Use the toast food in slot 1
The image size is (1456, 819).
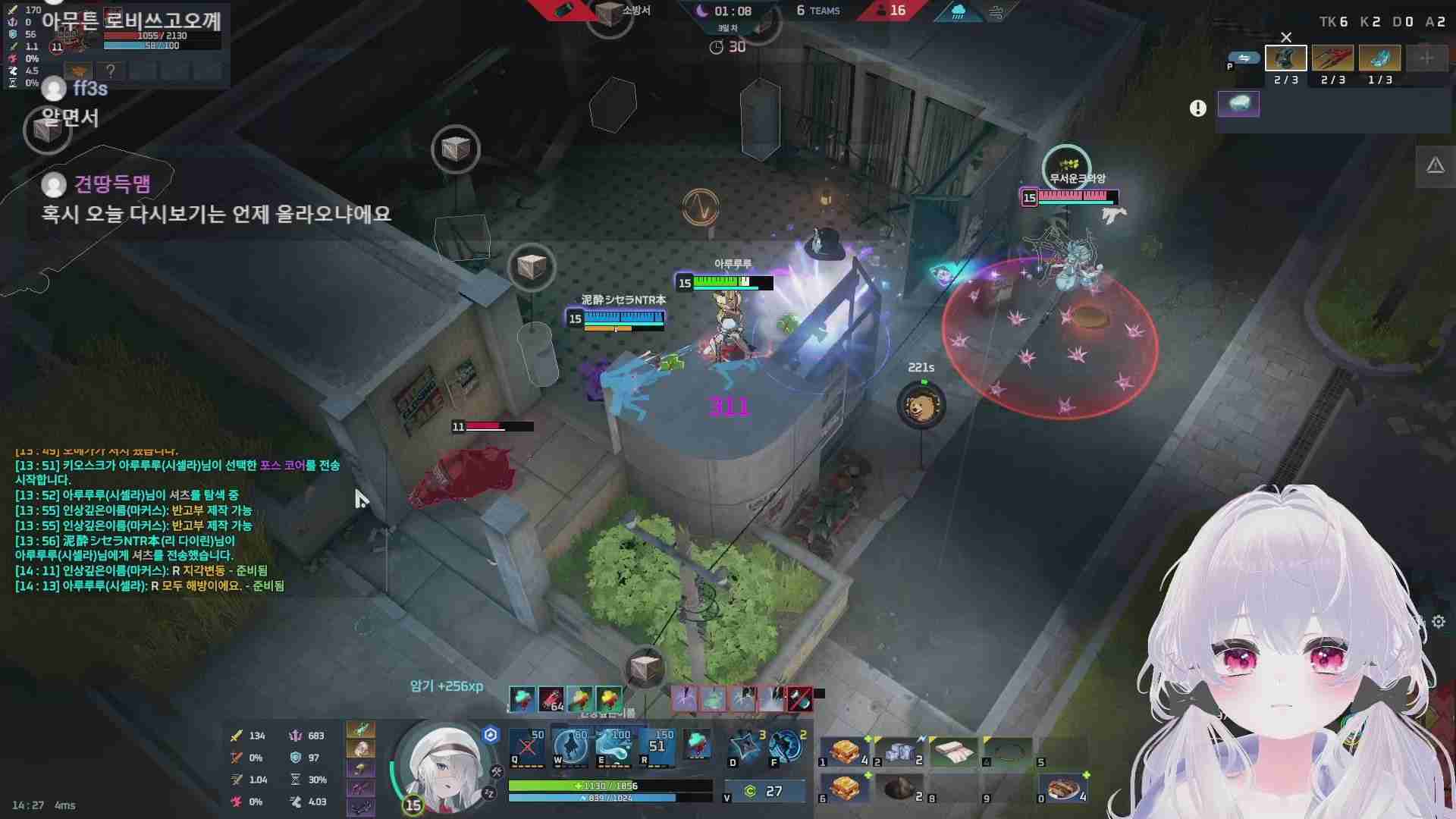(843, 751)
